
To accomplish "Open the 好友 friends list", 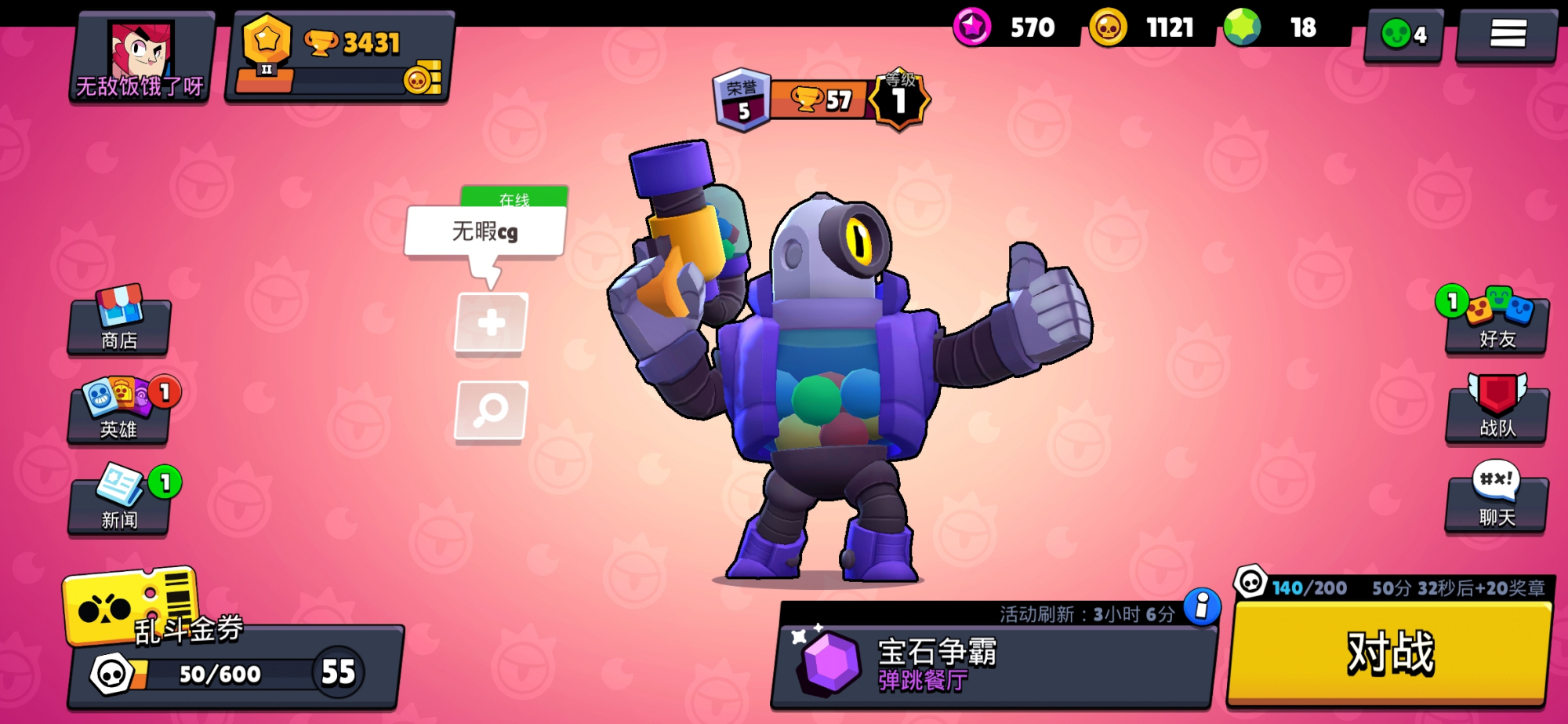I will coord(1497,322).
